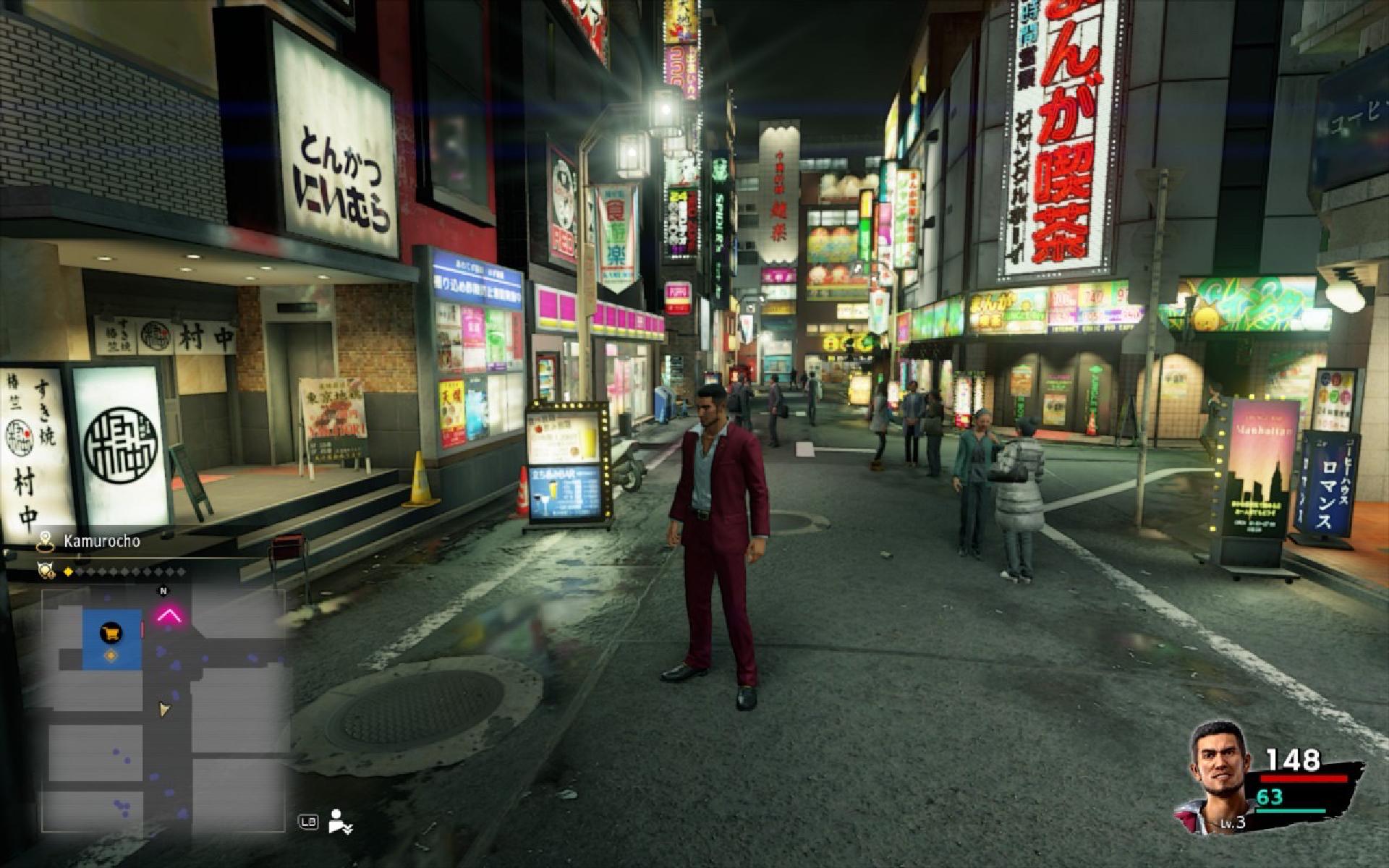Viewport: 1389px width, 868px height.
Task: Click the orange diamond marker on the minimap
Action: click(111, 655)
